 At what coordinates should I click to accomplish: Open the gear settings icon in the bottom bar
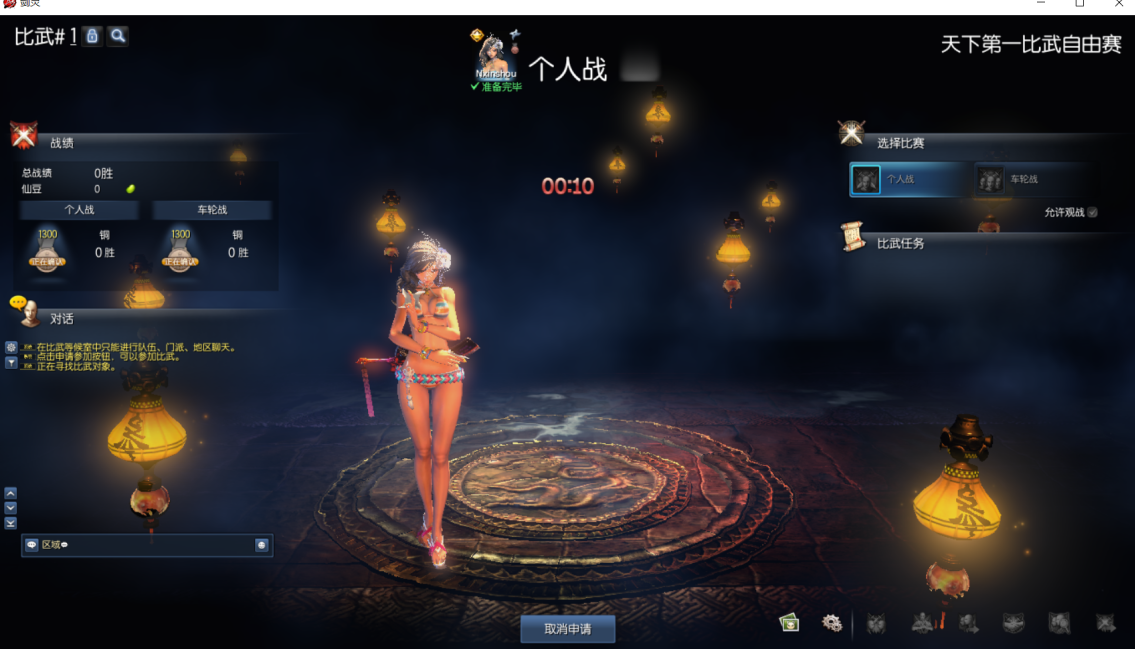(x=831, y=623)
